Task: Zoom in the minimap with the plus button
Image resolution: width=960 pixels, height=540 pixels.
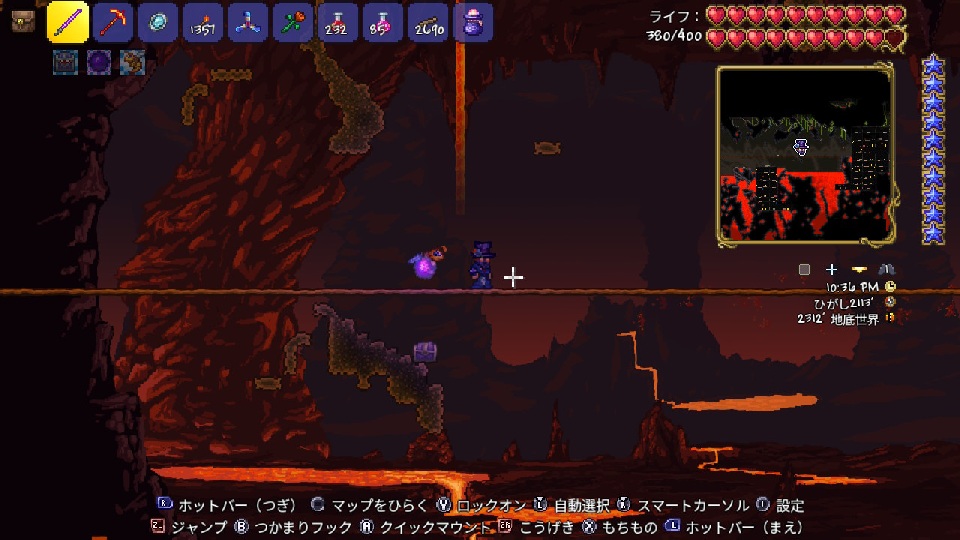Action: pos(831,269)
